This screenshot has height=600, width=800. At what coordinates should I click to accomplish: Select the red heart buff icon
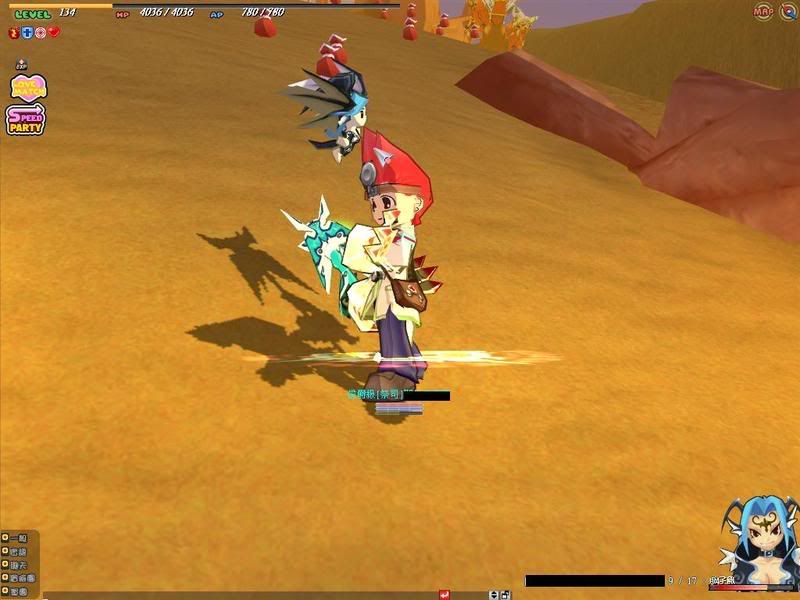click(x=54, y=32)
